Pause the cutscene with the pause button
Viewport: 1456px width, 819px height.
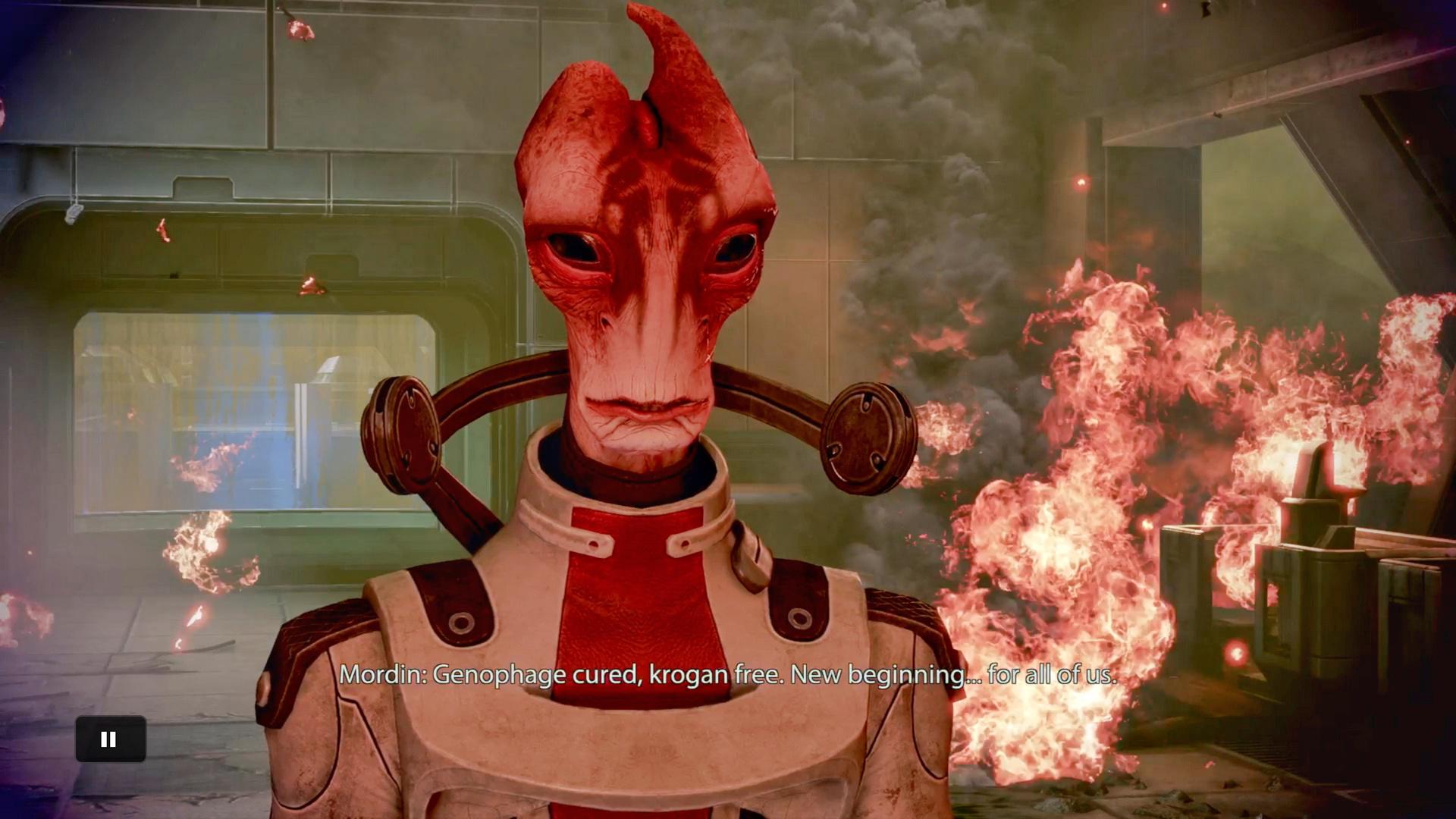pos(110,739)
